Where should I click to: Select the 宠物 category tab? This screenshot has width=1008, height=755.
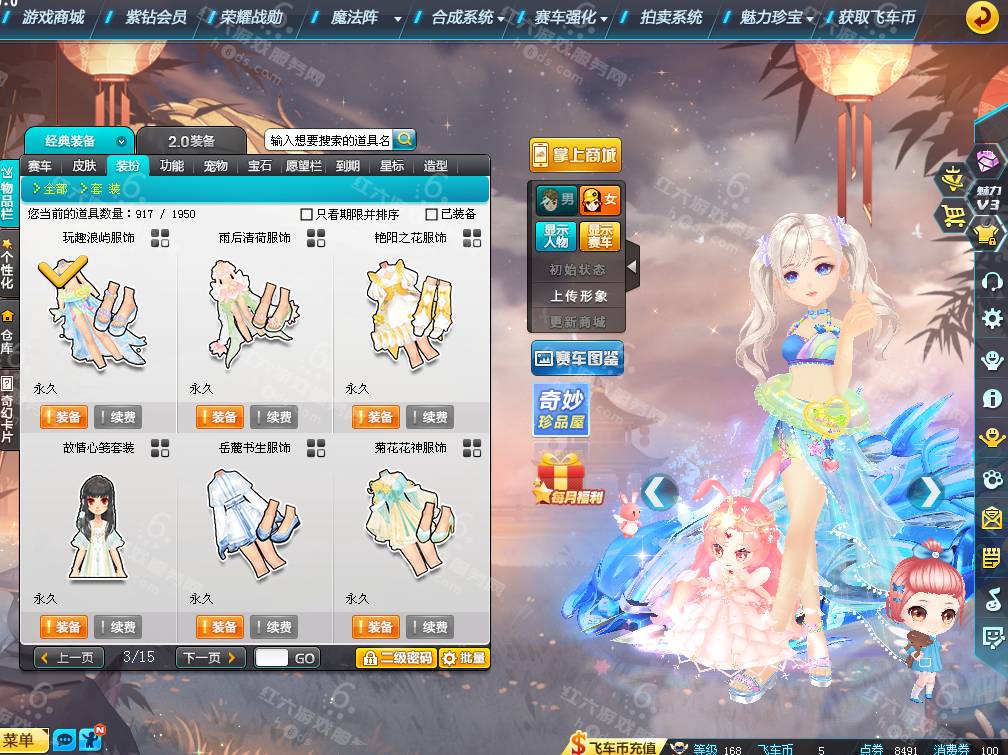[215, 166]
